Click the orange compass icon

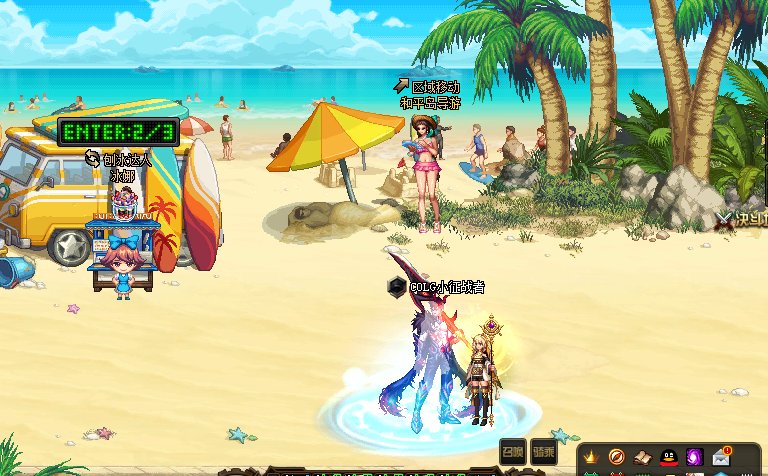pyautogui.click(x=617, y=459)
